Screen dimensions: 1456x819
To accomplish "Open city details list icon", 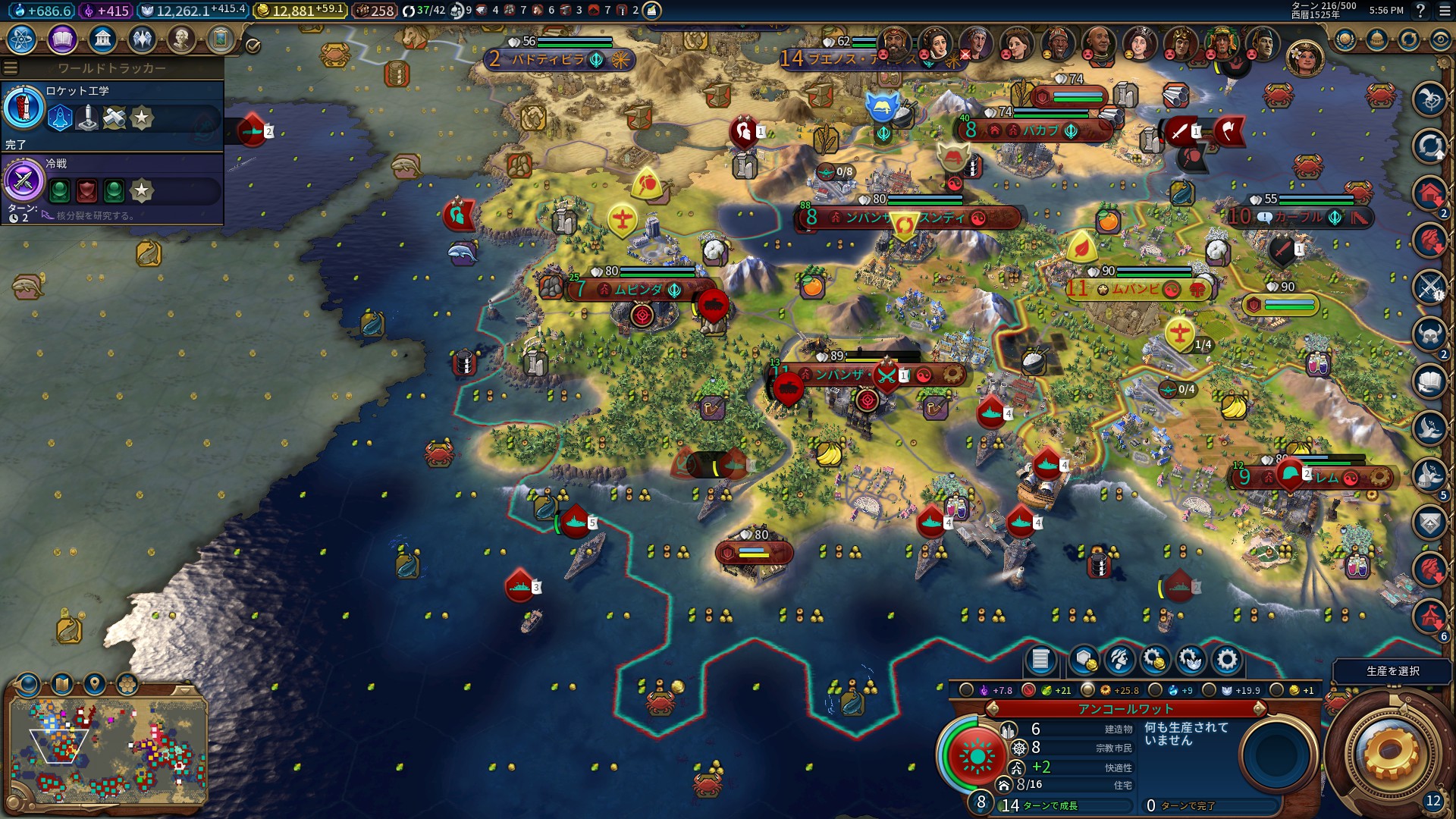I will coord(1040,661).
